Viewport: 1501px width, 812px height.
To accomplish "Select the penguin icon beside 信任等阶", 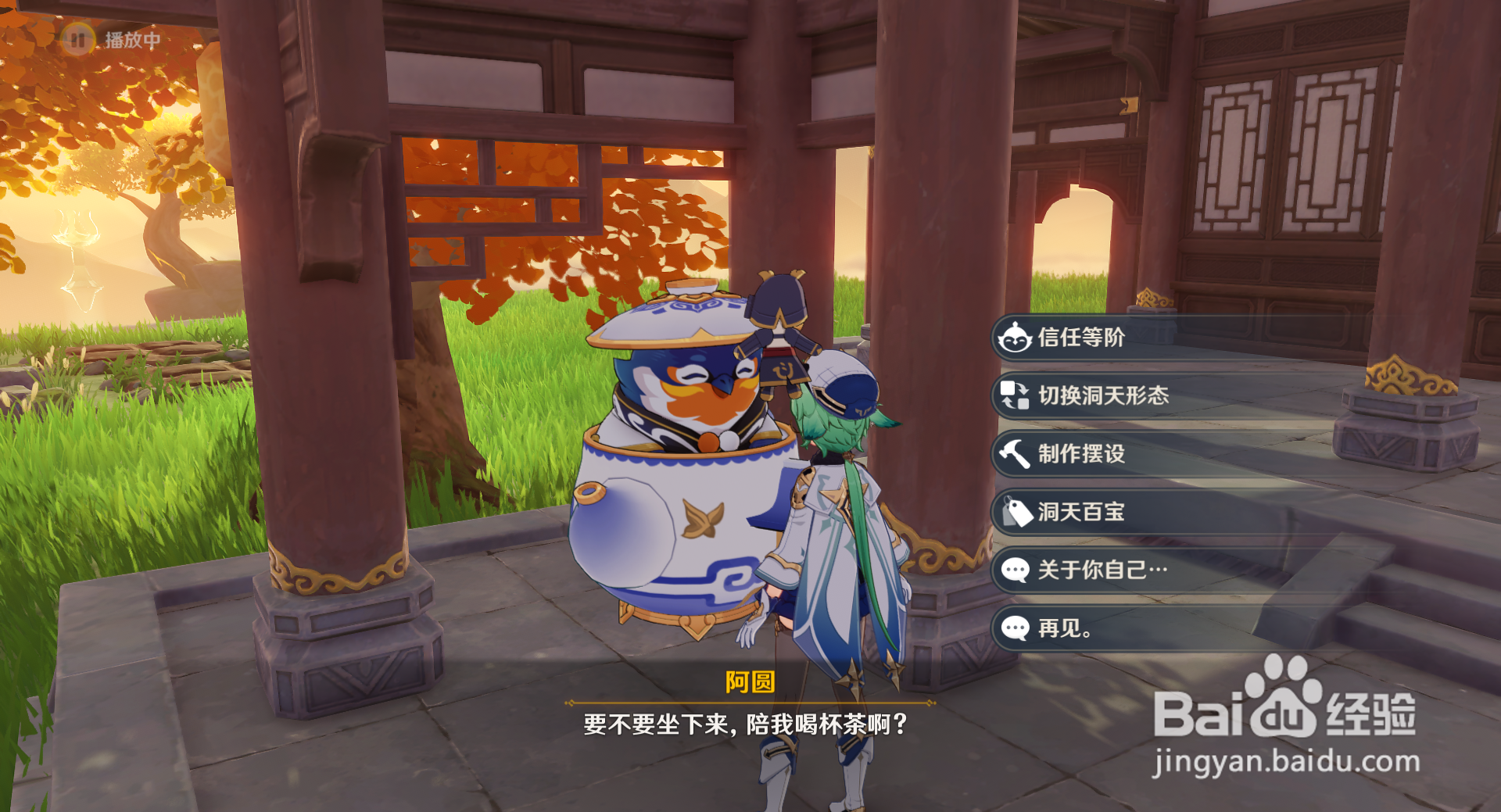I will pos(1012,338).
